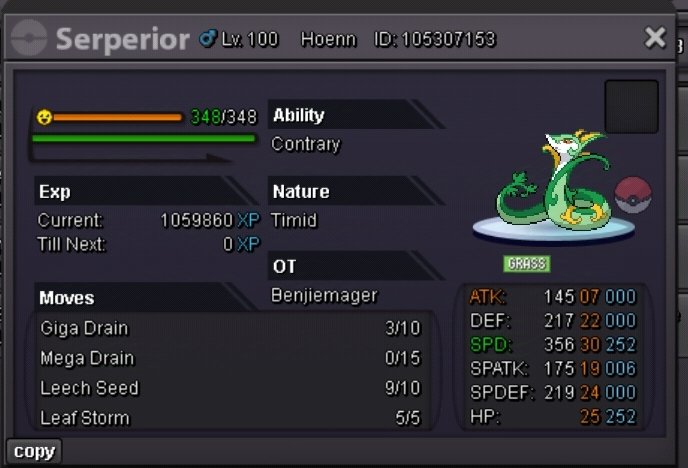
Task: Select the Leaf Storm move row
Action: [x=230, y=417]
